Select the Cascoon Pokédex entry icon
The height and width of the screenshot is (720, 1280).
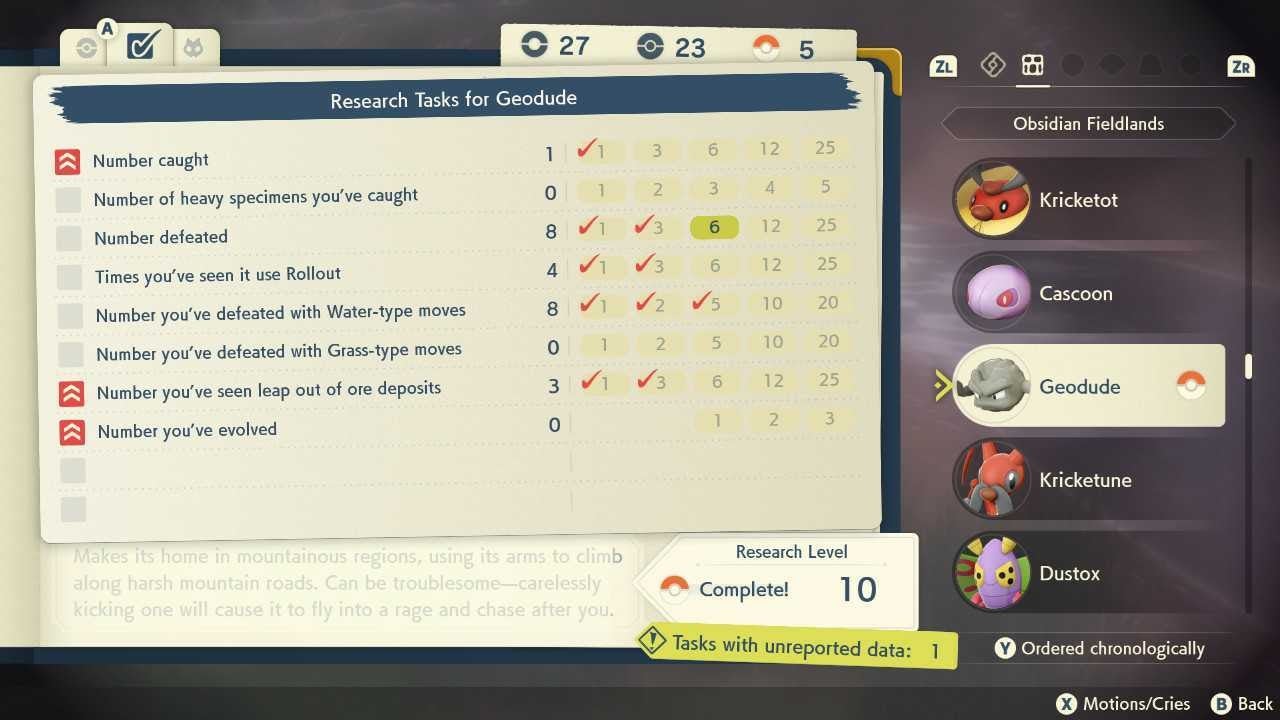tap(992, 293)
